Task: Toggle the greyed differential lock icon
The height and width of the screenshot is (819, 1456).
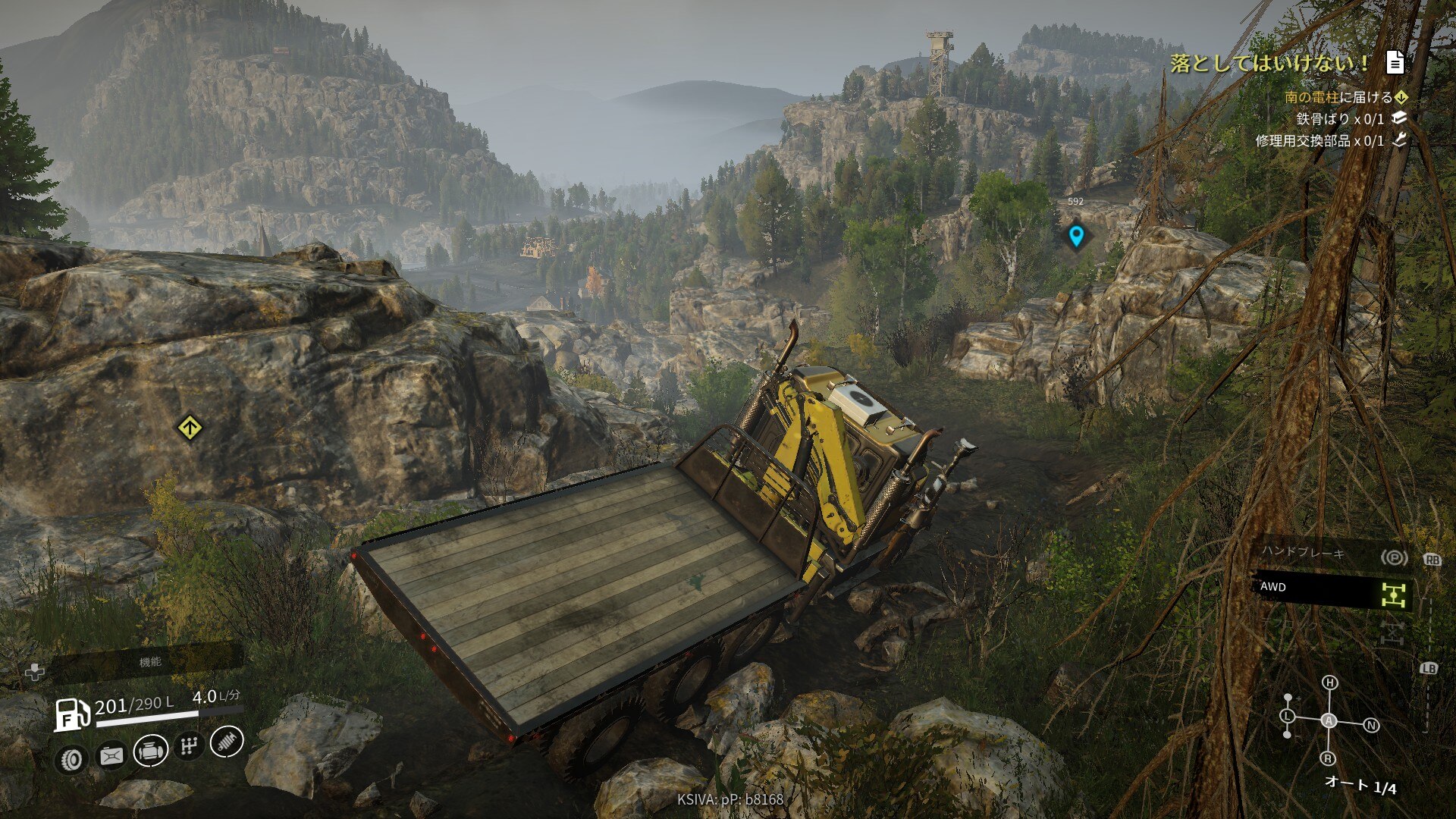Action: [1392, 632]
